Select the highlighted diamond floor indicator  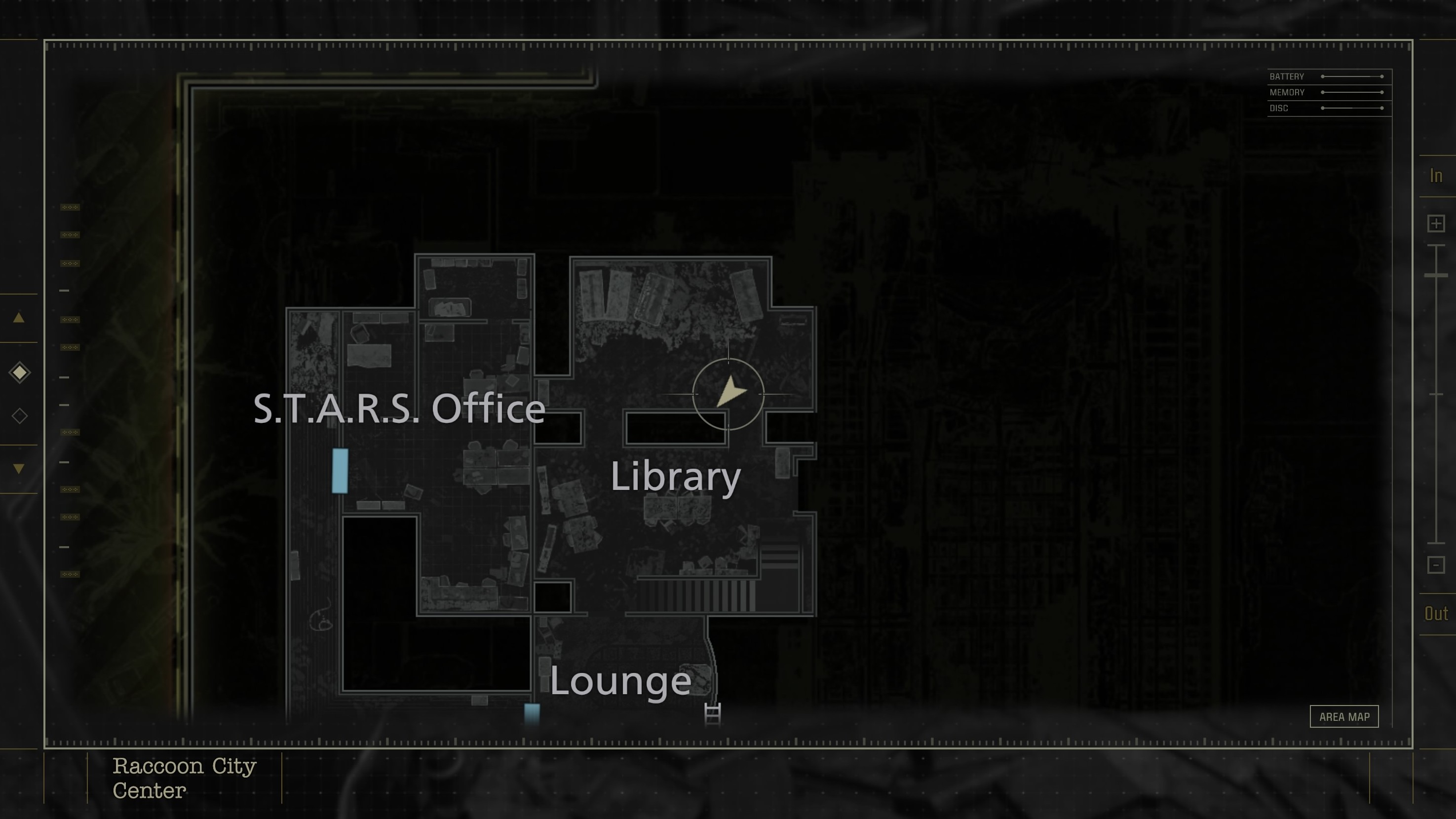point(19,372)
